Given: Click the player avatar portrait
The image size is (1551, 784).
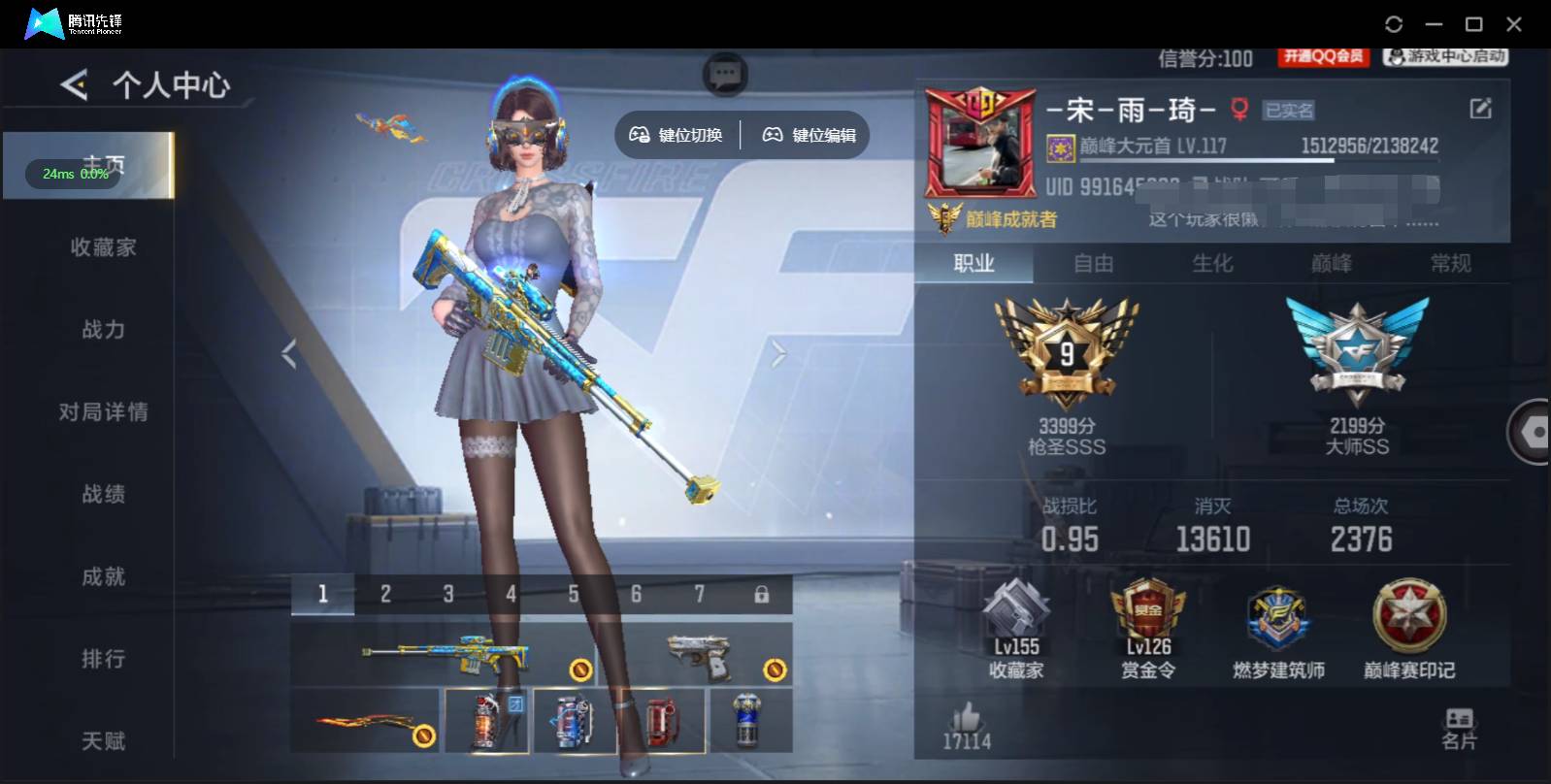Looking at the screenshot, I should click(x=978, y=147).
